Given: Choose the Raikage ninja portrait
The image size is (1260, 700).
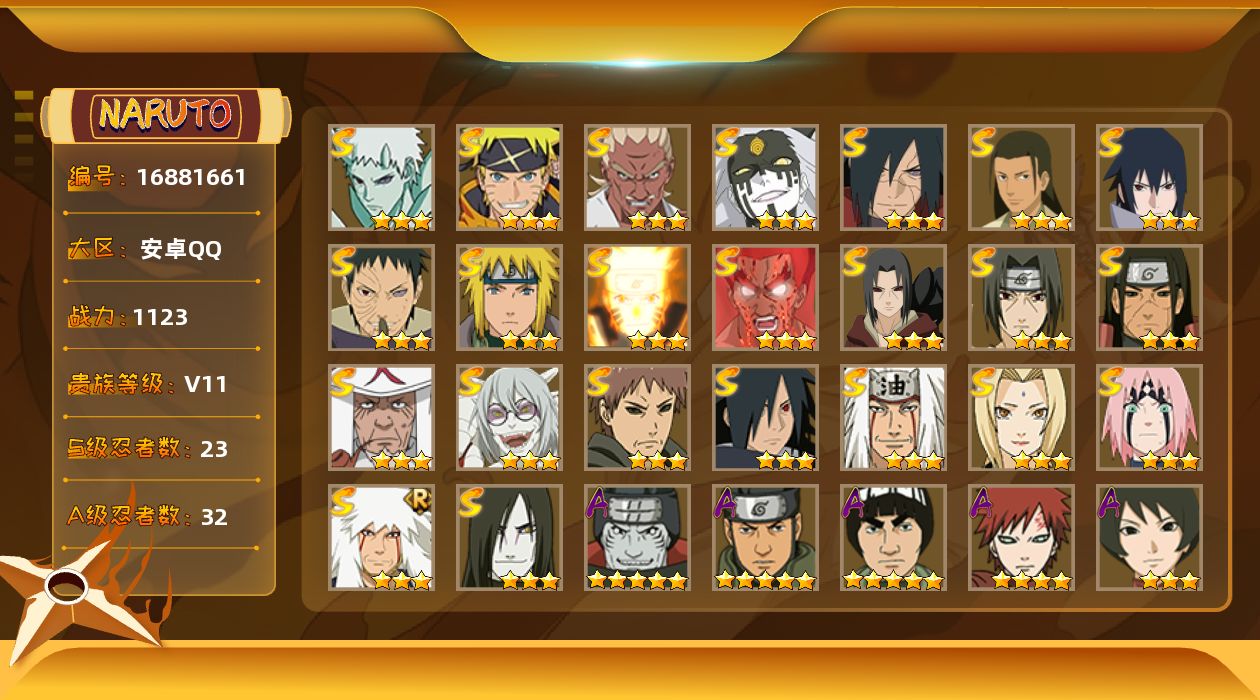Looking at the screenshot, I should 638,177.
